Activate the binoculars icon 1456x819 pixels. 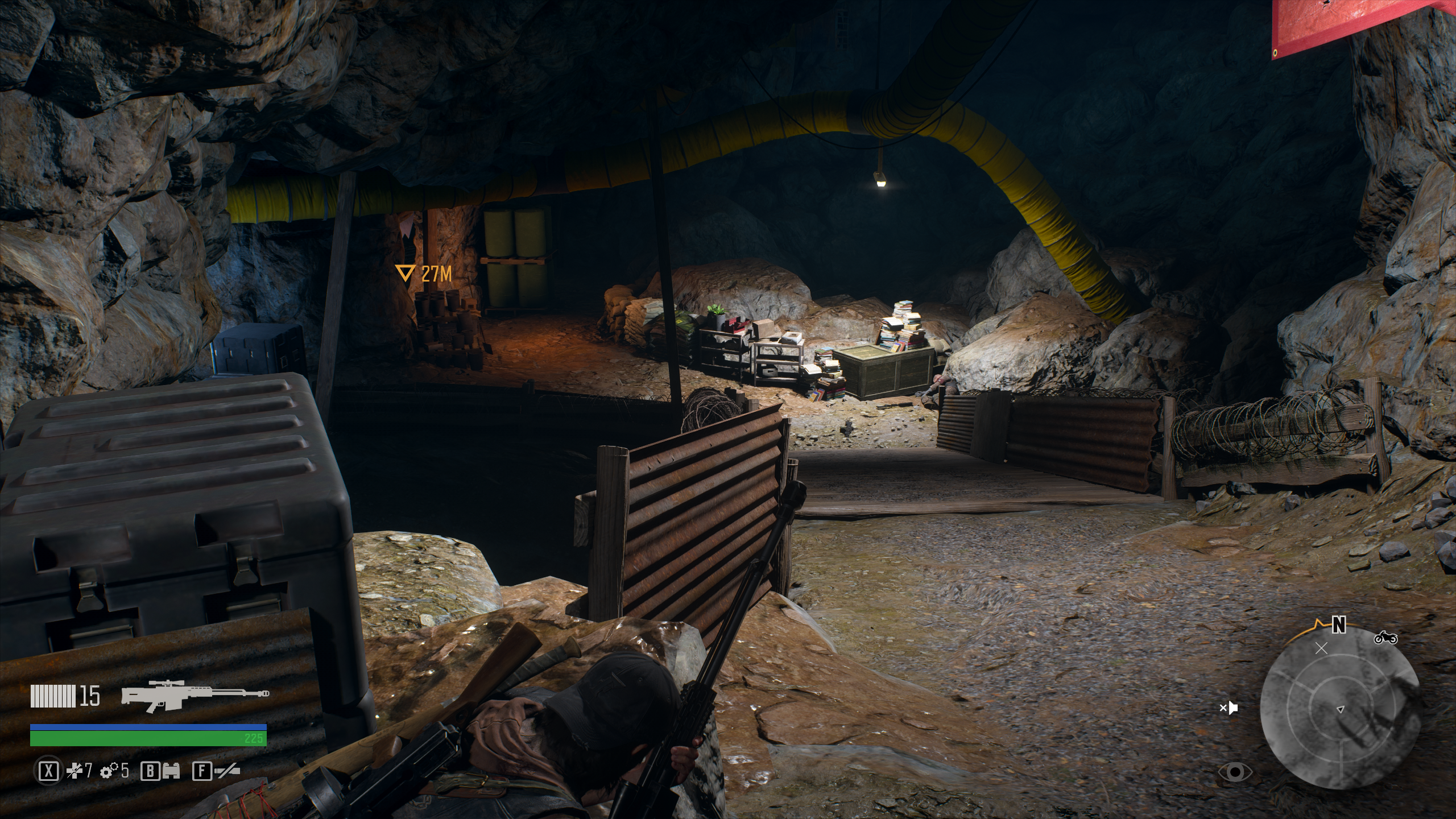[170, 771]
